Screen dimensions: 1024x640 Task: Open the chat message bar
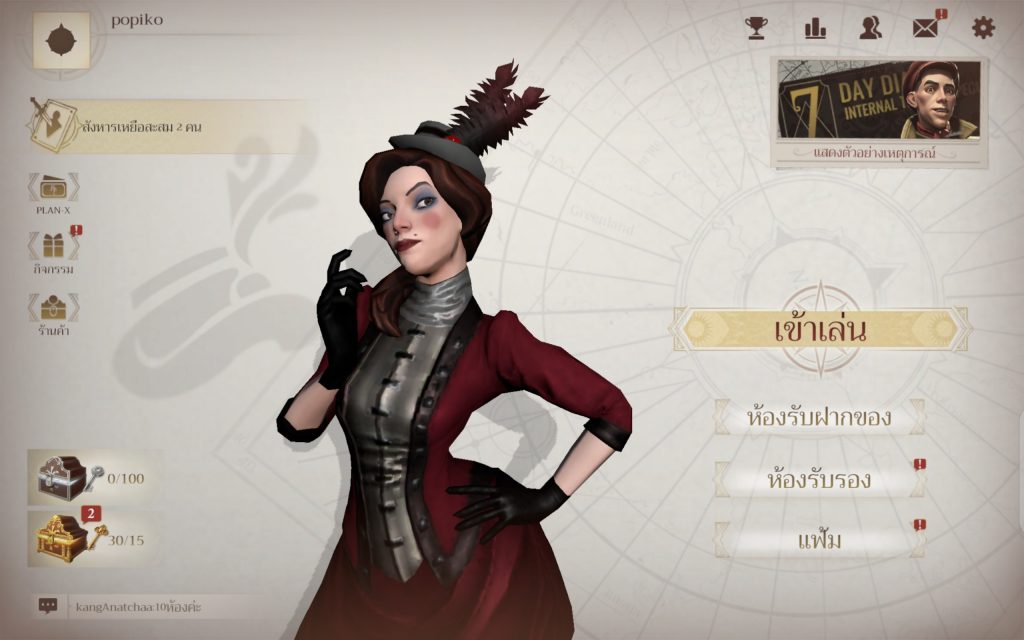(x=150, y=605)
